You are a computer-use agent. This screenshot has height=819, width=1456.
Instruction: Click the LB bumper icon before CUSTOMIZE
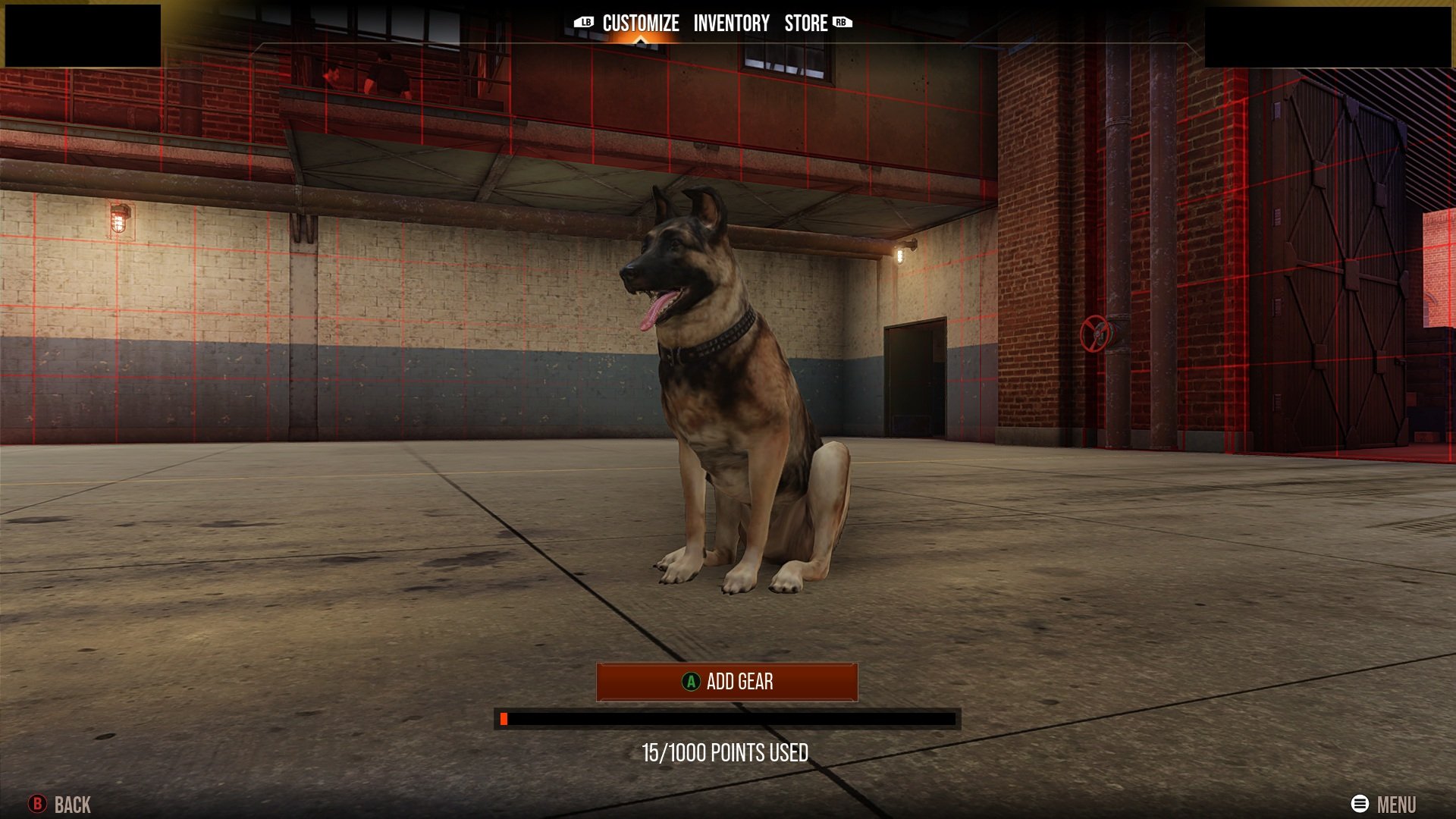584,24
